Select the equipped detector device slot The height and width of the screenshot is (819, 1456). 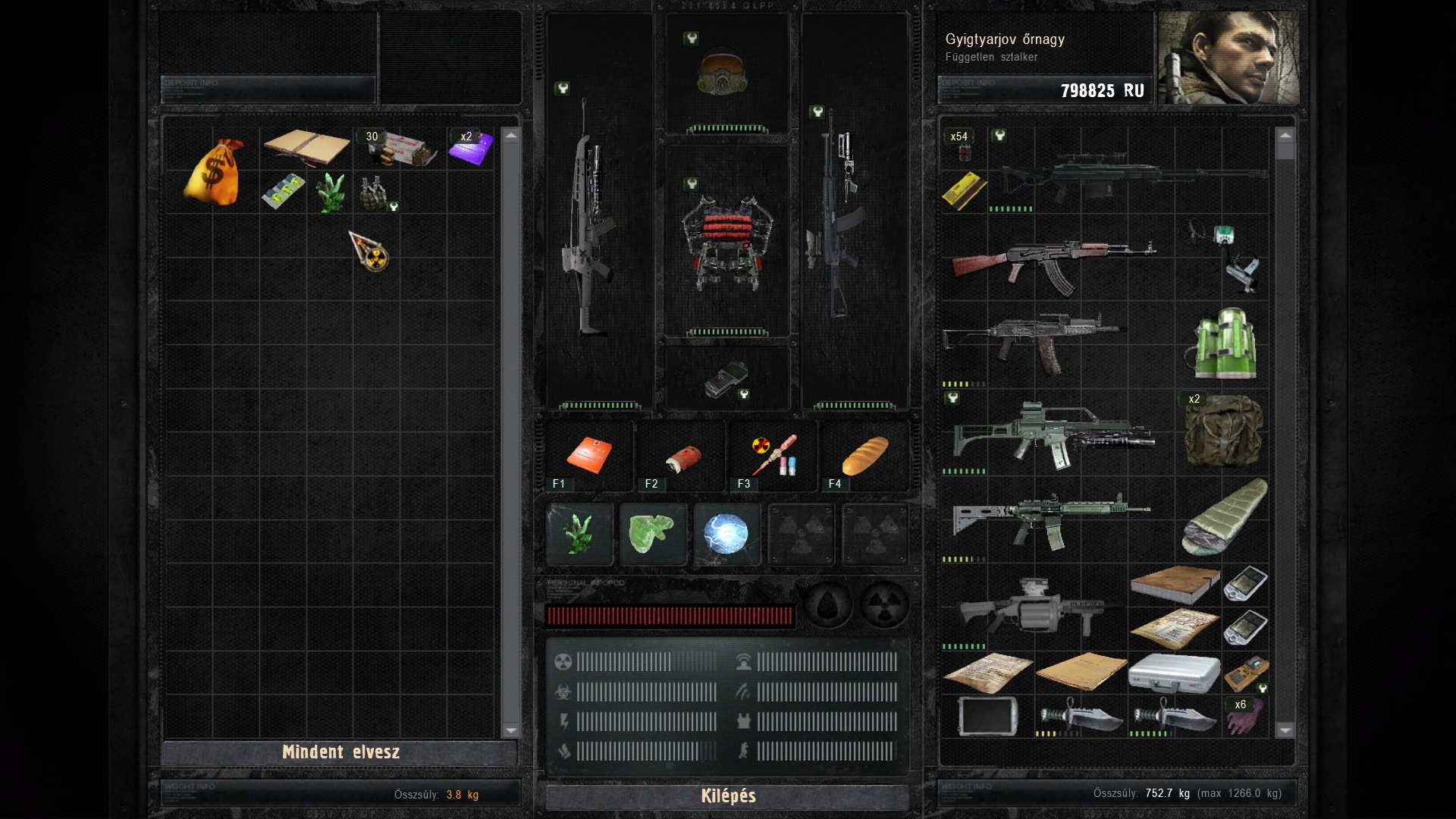726,379
